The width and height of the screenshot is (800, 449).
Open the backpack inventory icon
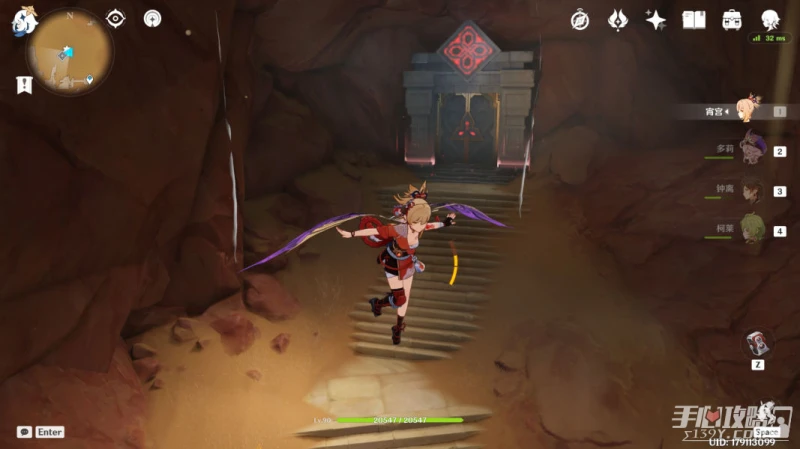pyautogui.click(x=732, y=20)
